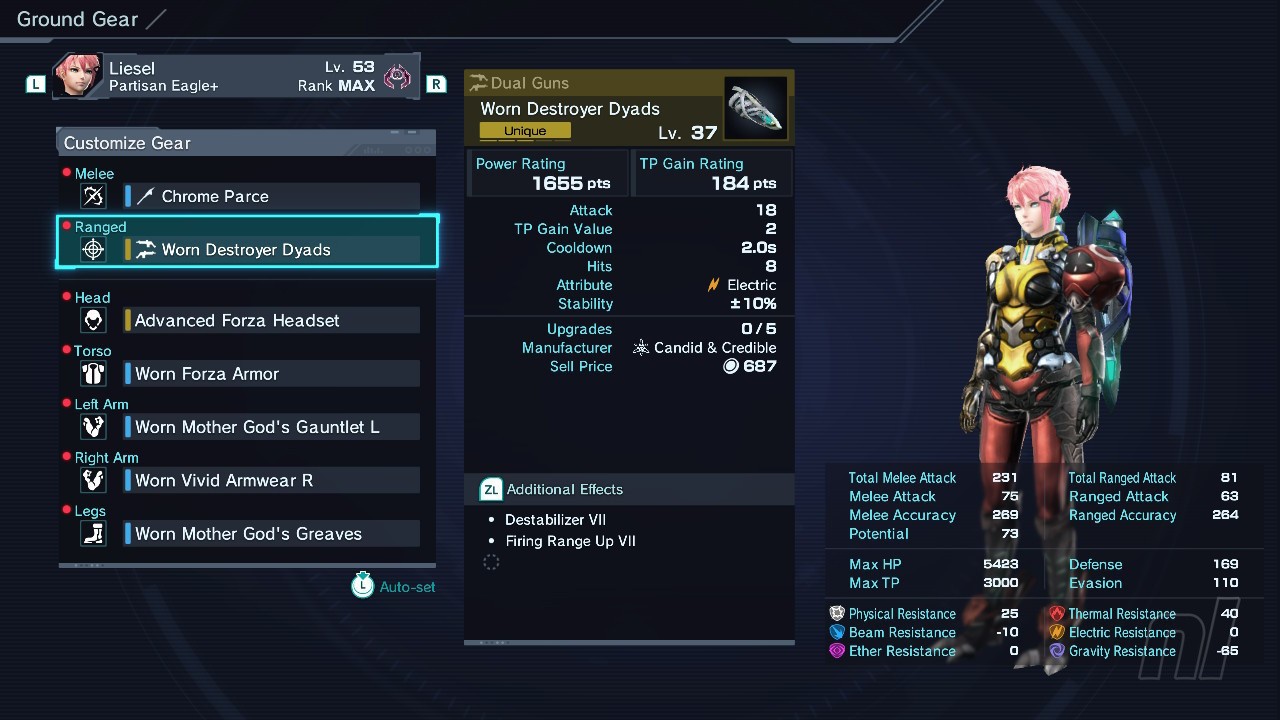1280x720 pixels.
Task: Click the Auto-set option
Action: 394,586
